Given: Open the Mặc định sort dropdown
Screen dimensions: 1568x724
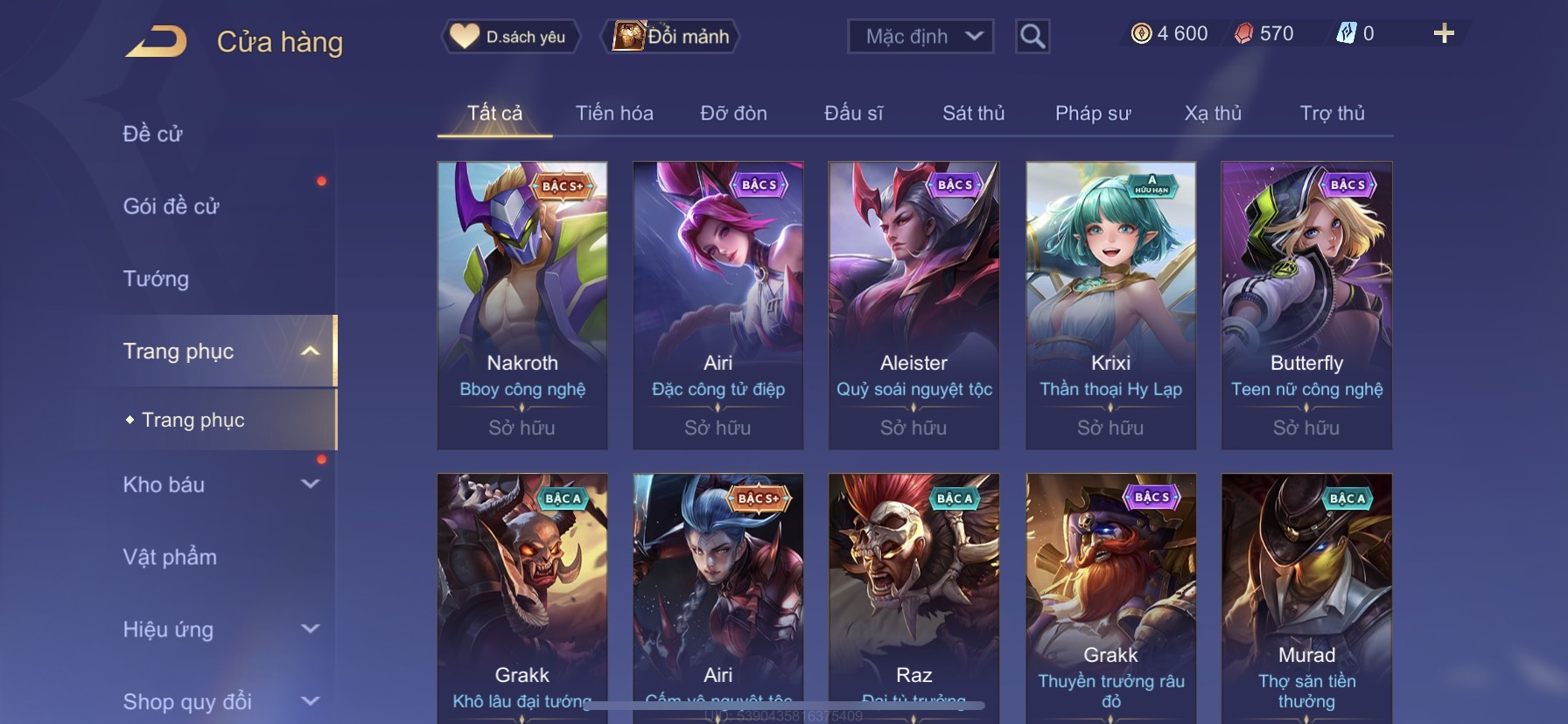Looking at the screenshot, I should 920,37.
